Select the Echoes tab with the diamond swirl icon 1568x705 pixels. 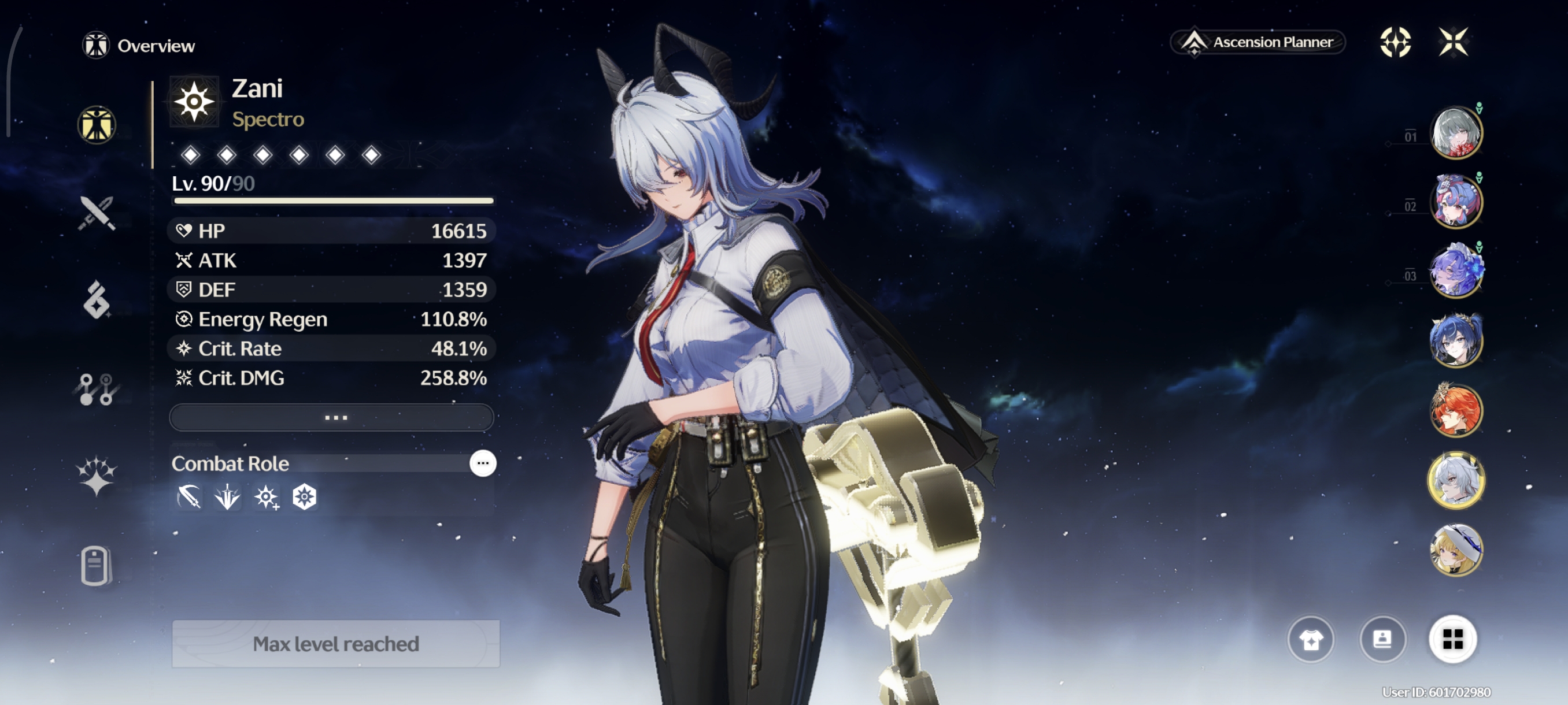pos(97,300)
